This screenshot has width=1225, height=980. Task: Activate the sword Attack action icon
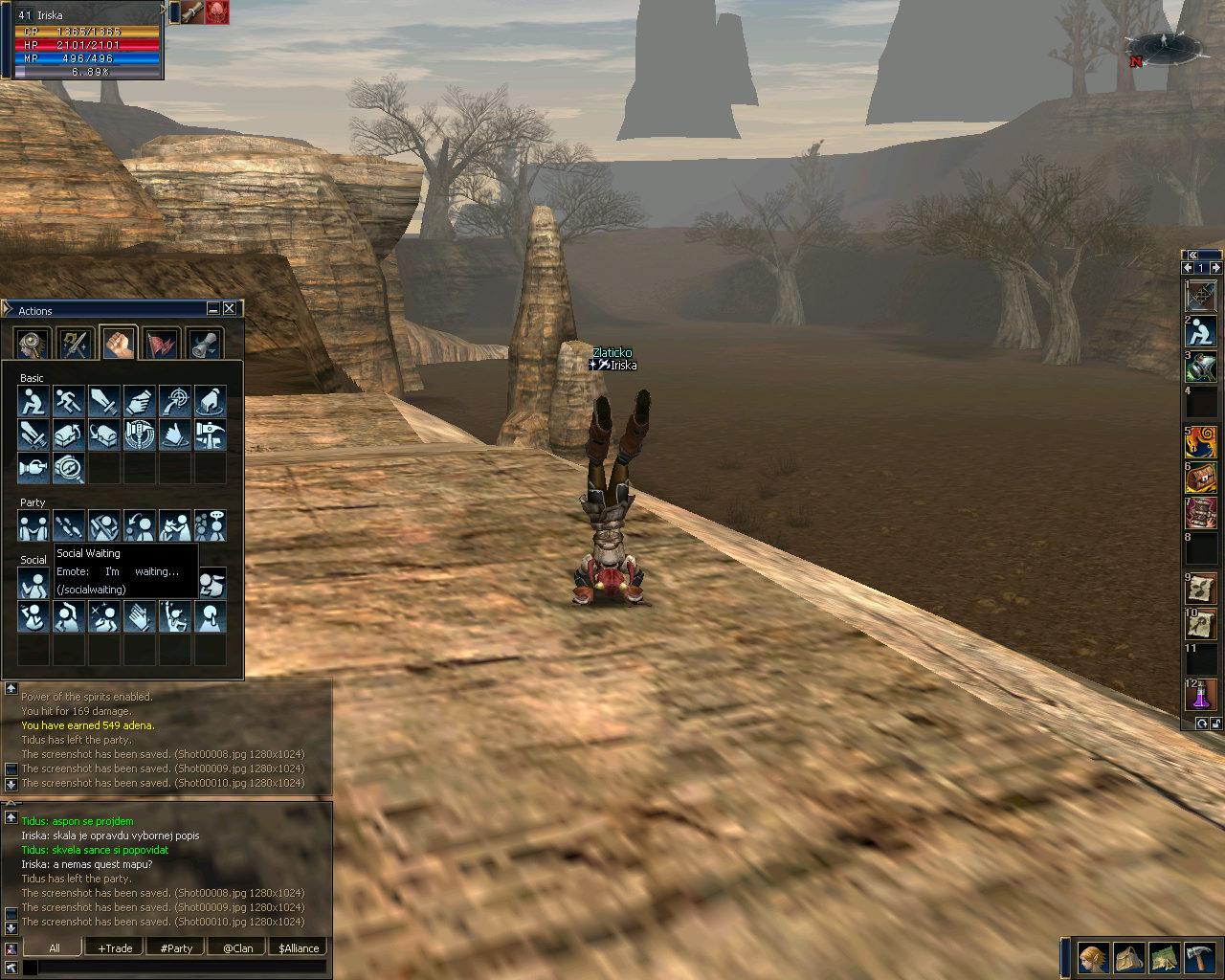tap(103, 401)
